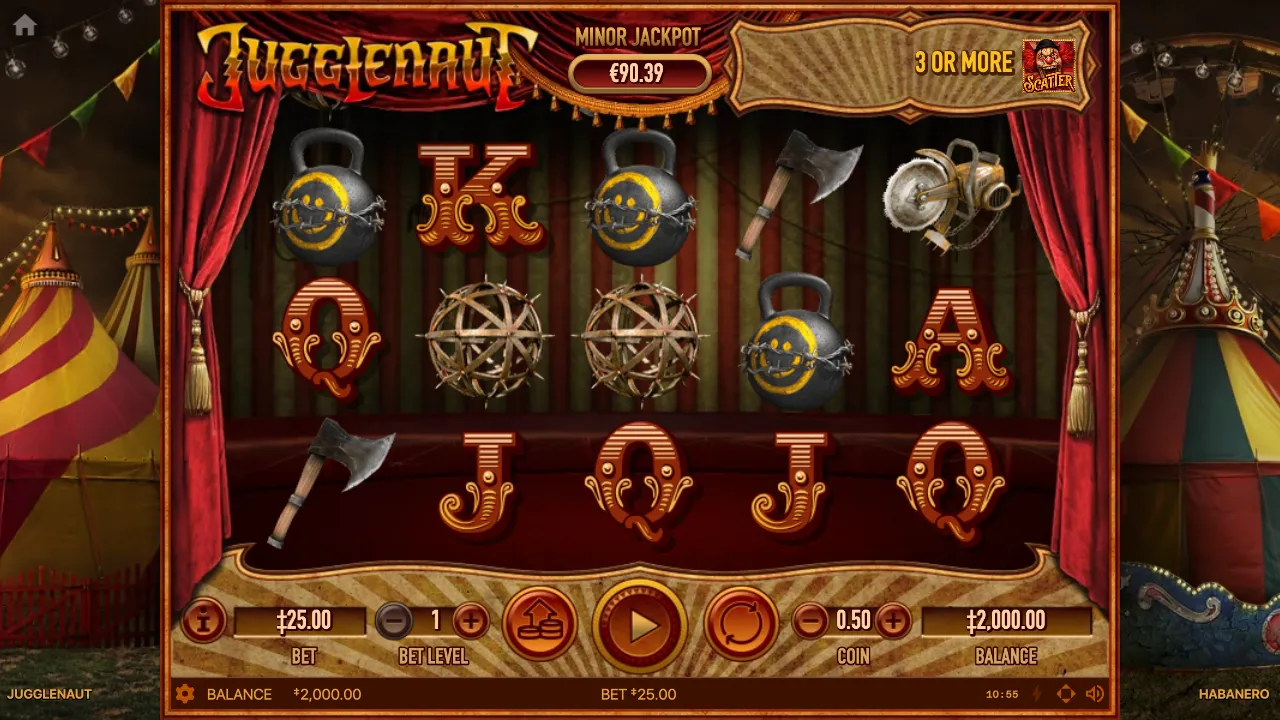
Task: Spin the reels with the play button
Action: 640,626
